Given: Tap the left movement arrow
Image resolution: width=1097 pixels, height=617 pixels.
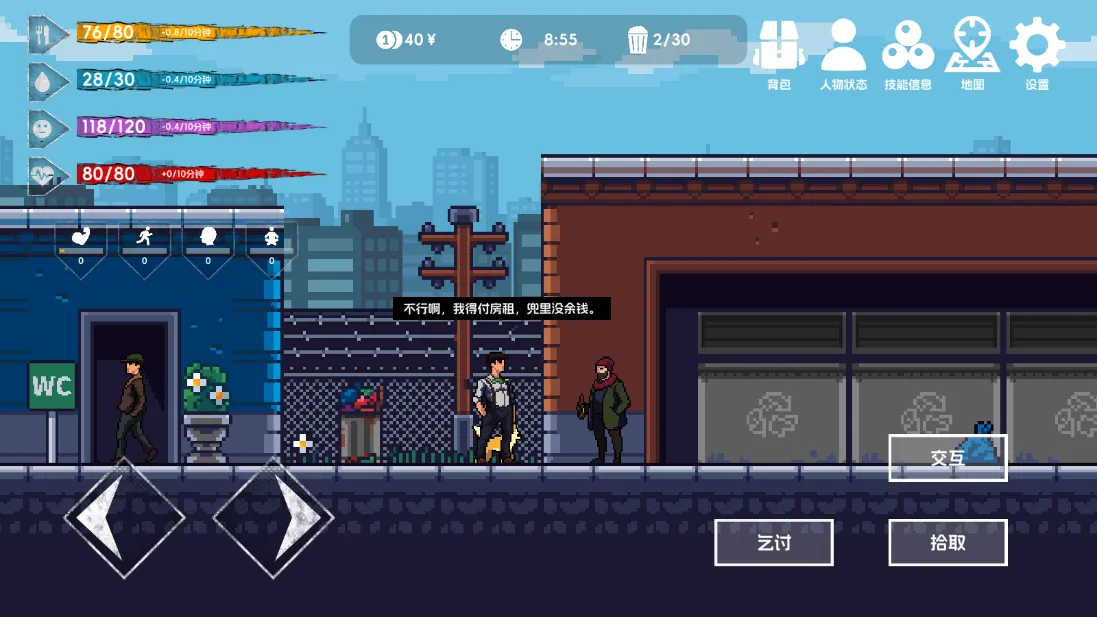Looking at the screenshot, I should click(x=124, y=517).
